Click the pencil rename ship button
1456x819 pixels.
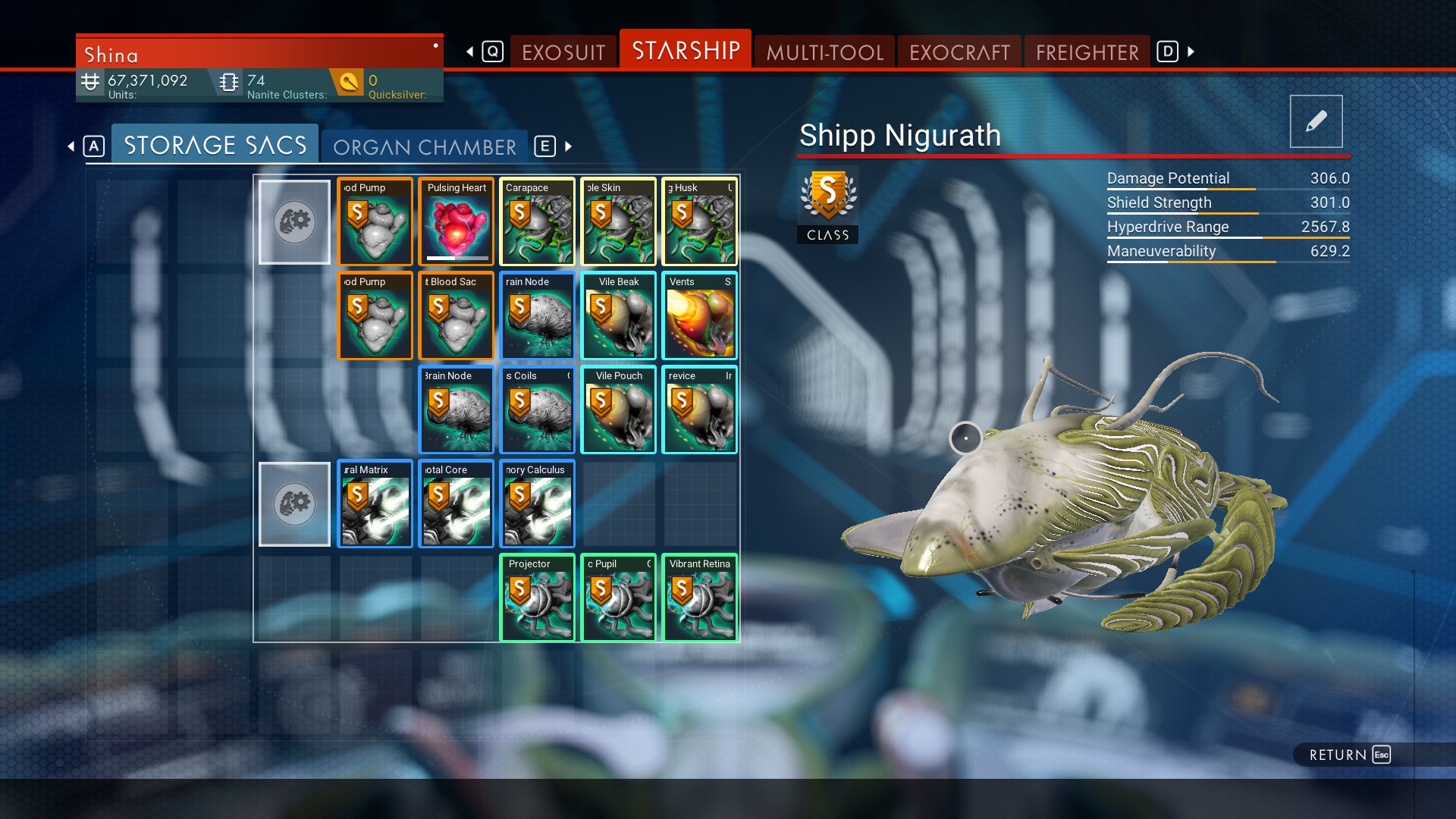(x=1316, y=121)
